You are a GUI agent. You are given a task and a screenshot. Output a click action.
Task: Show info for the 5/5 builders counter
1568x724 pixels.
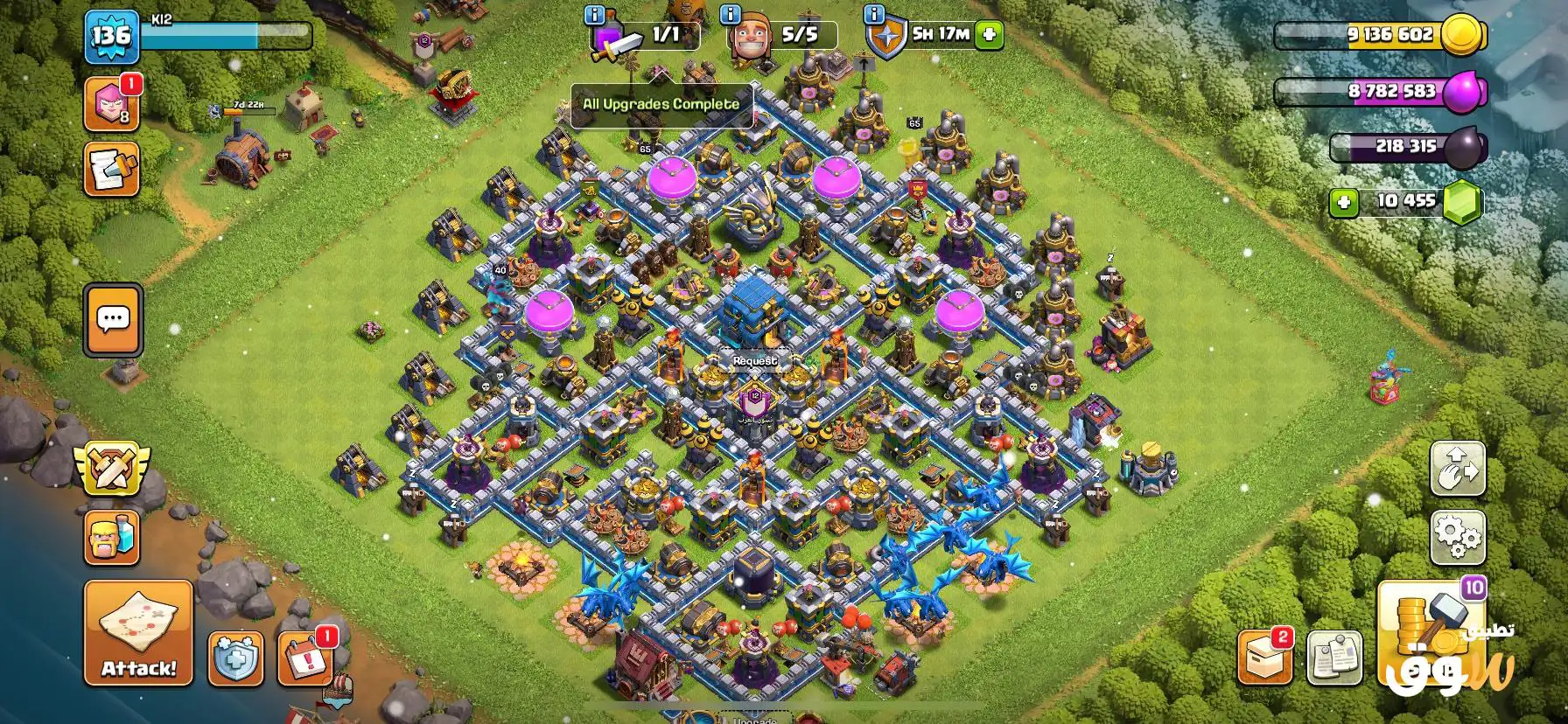pyautogui.click(x=728, y=15)
